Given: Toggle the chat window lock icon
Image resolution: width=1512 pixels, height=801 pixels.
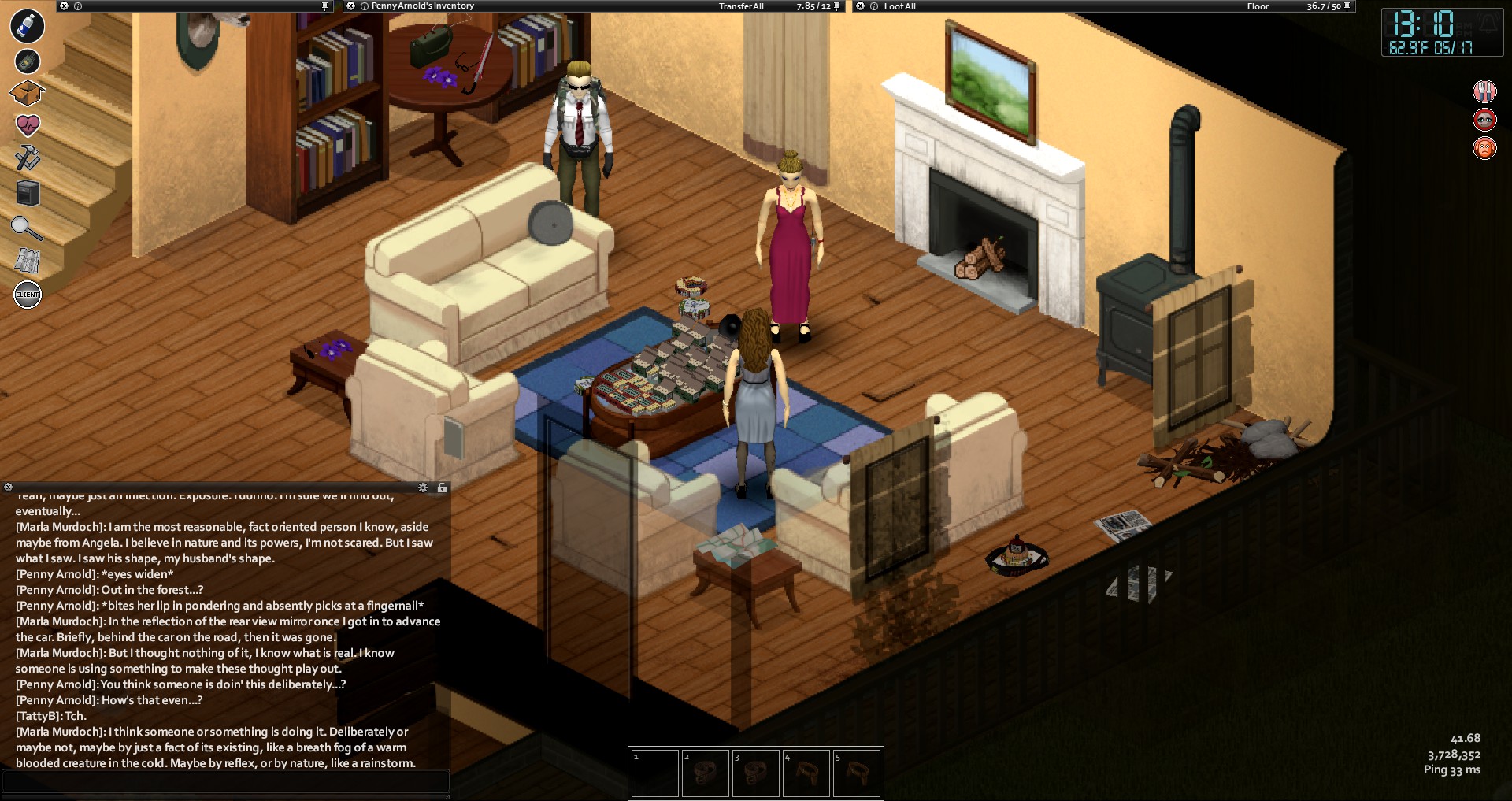Looking at the screenshot, I should (442, 488).
